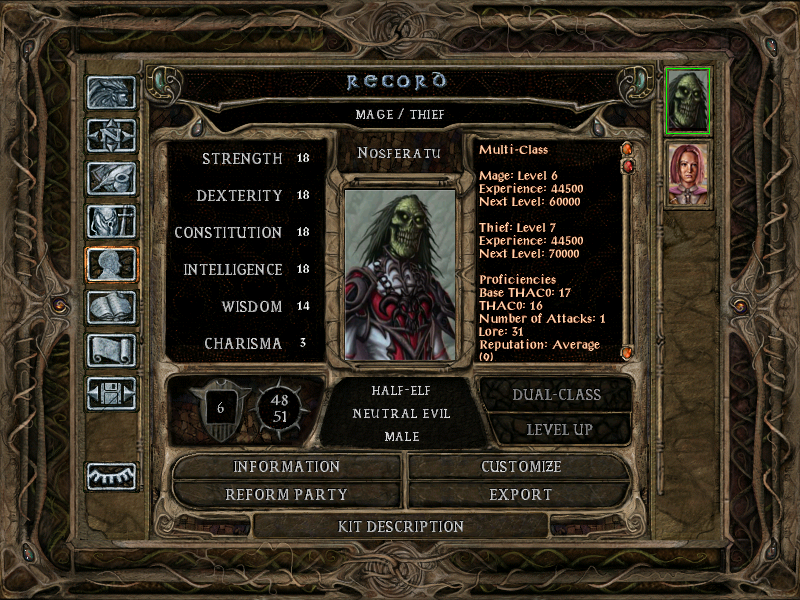Show the Kit Description
The width and height of the screenshot is (800, 600).
click(x=401, y=526)
